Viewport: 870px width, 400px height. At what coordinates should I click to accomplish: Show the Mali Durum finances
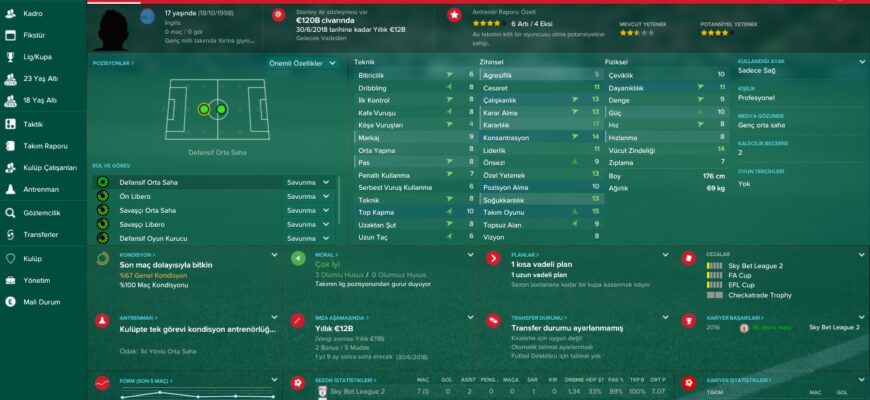pos(42,301)
